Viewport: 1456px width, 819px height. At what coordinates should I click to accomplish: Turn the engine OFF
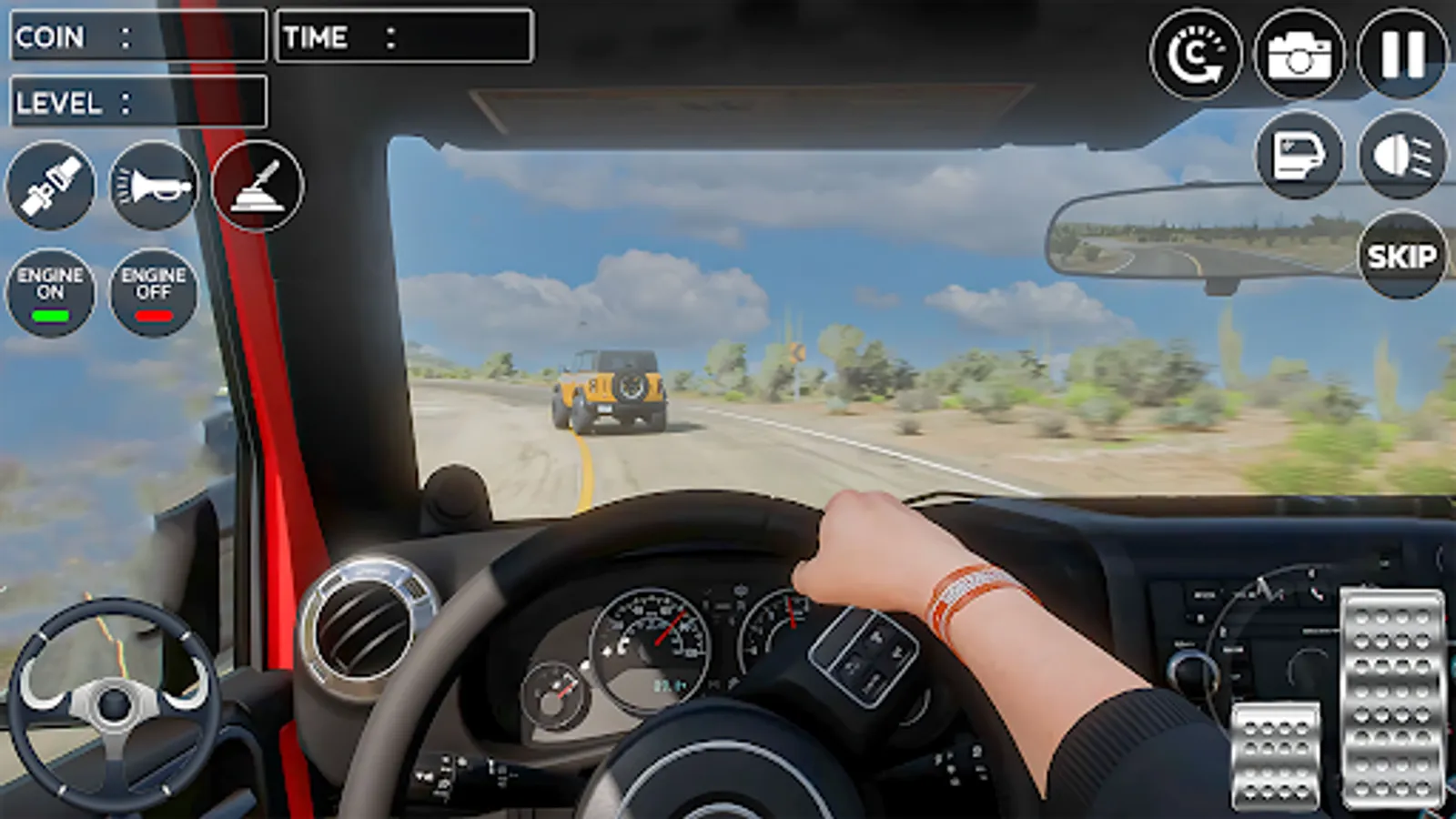[153, 291]
